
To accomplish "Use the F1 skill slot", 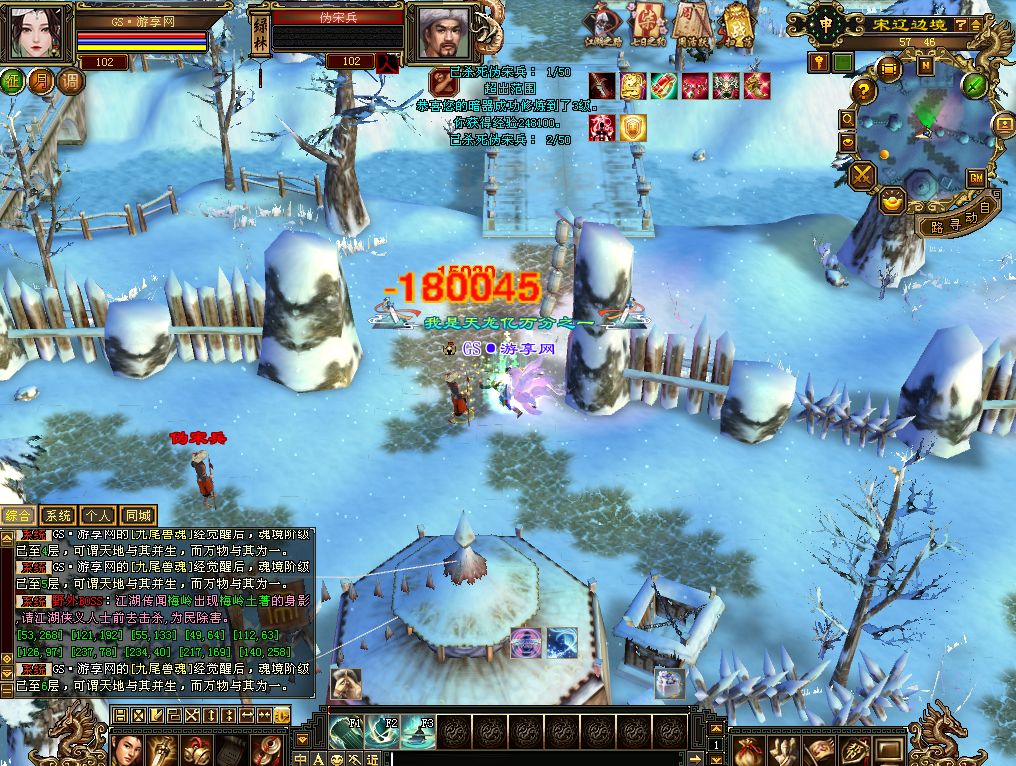I will tap(345, 733).
